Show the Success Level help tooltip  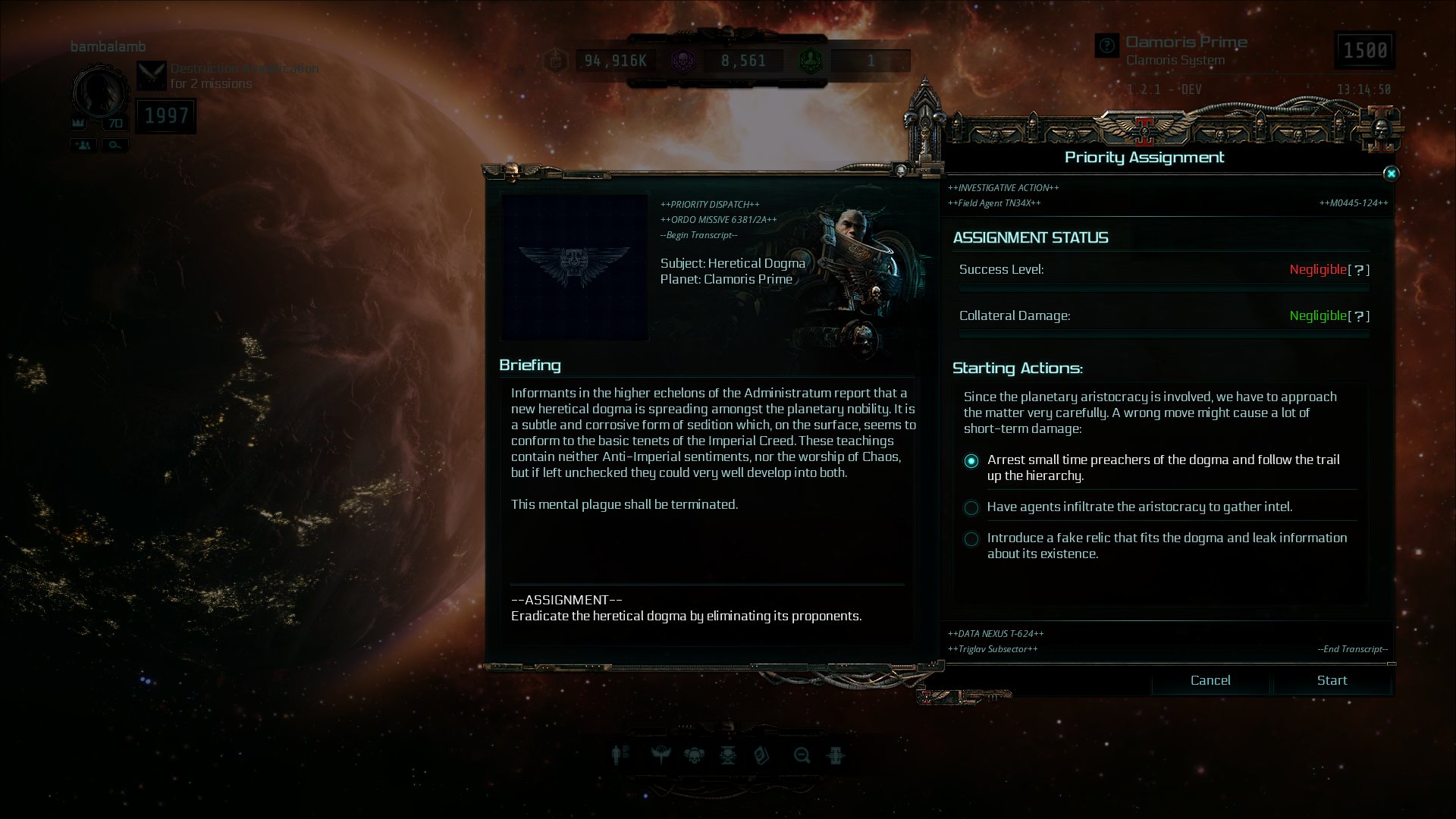1359,270
